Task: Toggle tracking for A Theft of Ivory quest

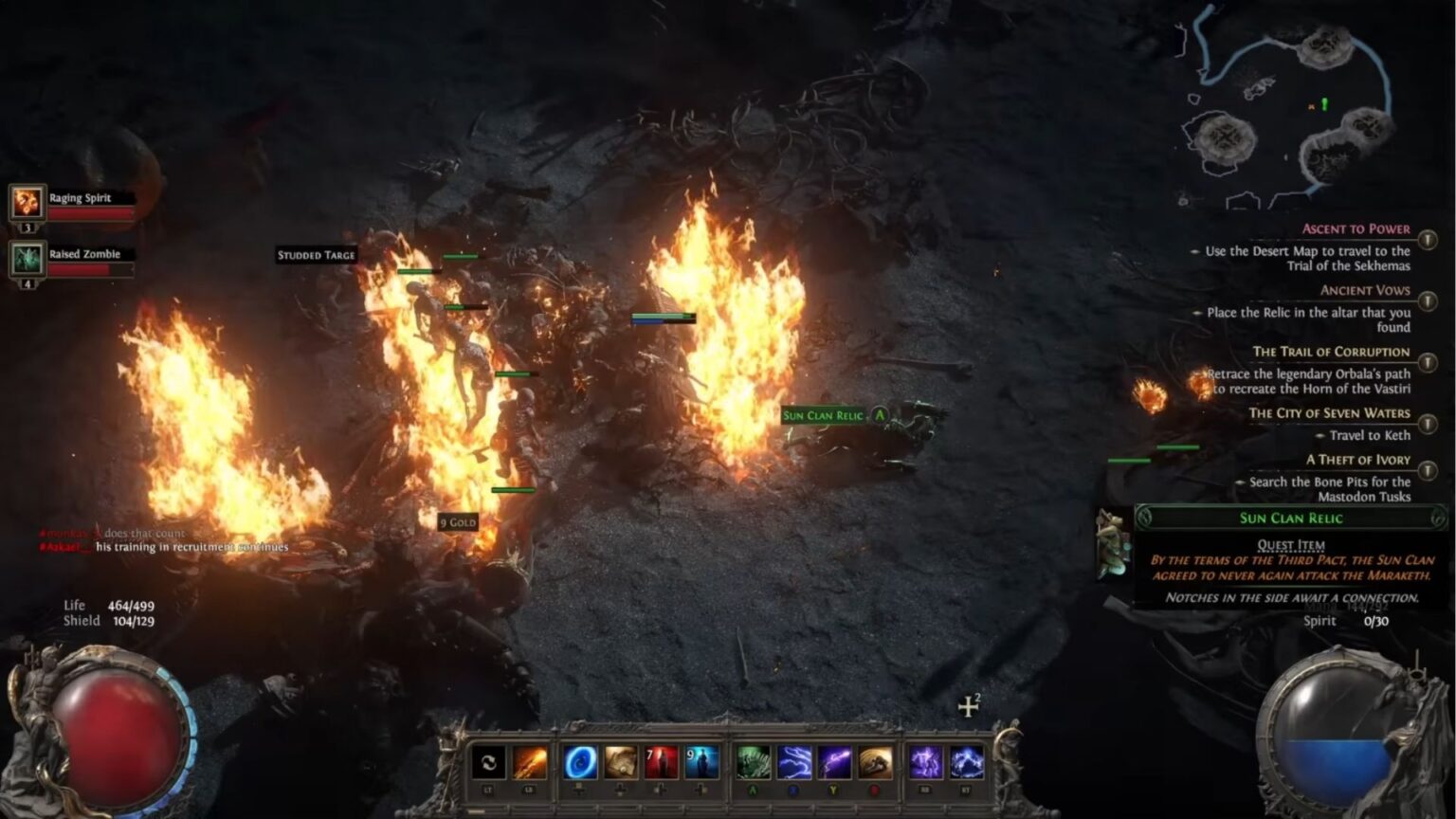Action: click(x=1427, y=470)
